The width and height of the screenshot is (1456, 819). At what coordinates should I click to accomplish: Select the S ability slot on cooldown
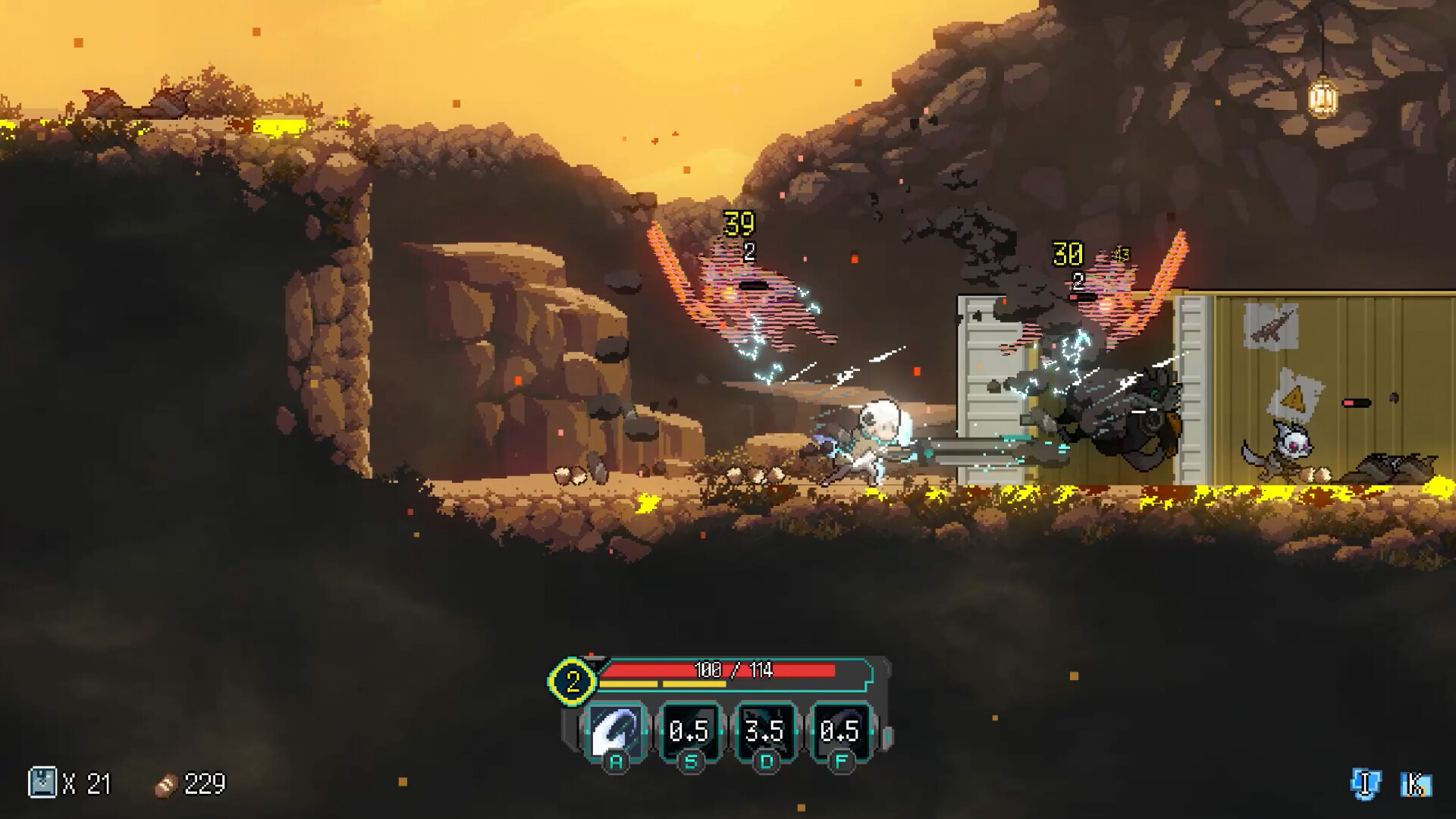pyautogui.click(x=689, y=731)
